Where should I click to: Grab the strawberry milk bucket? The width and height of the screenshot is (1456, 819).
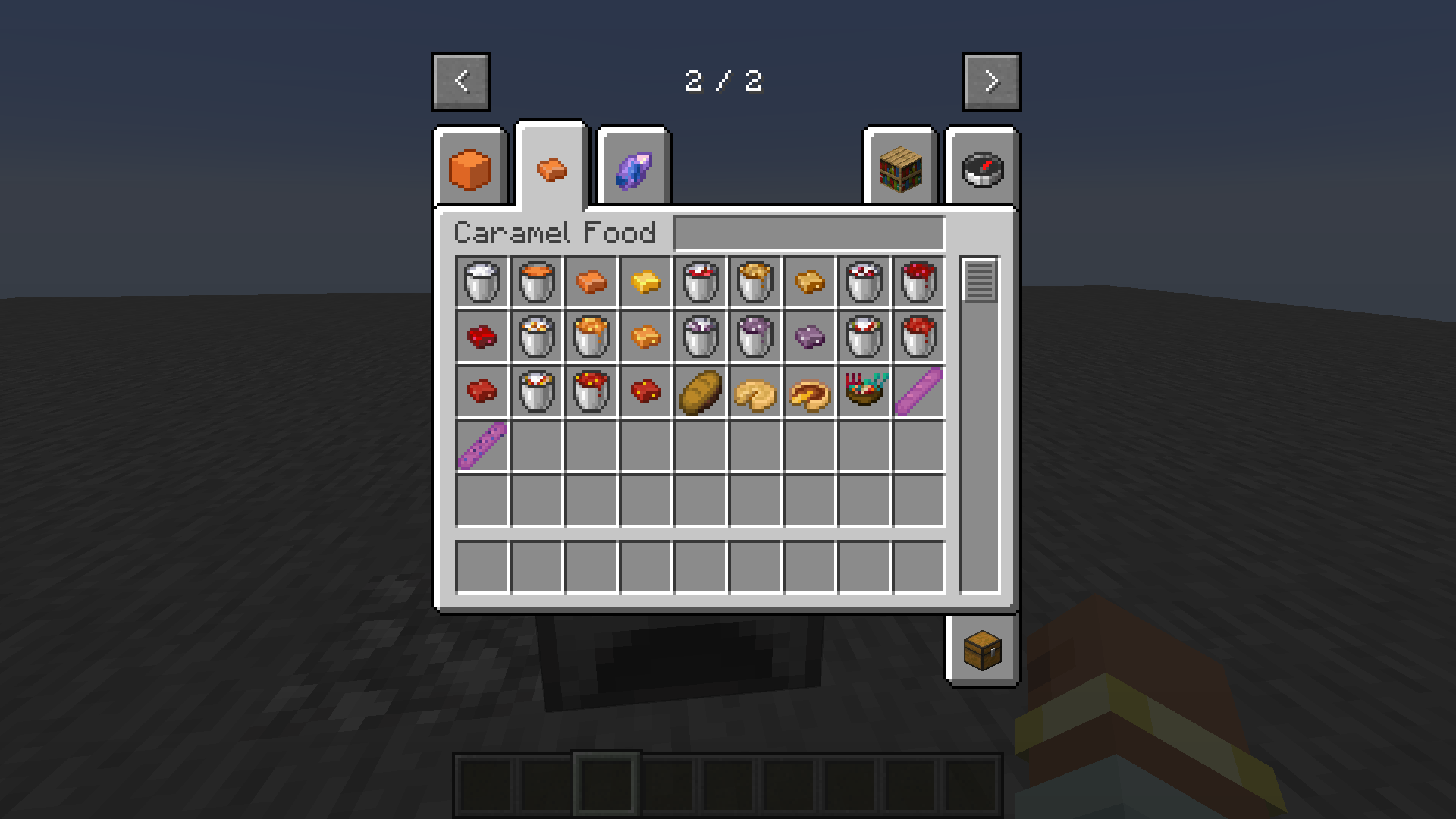(x=699, y=282)
